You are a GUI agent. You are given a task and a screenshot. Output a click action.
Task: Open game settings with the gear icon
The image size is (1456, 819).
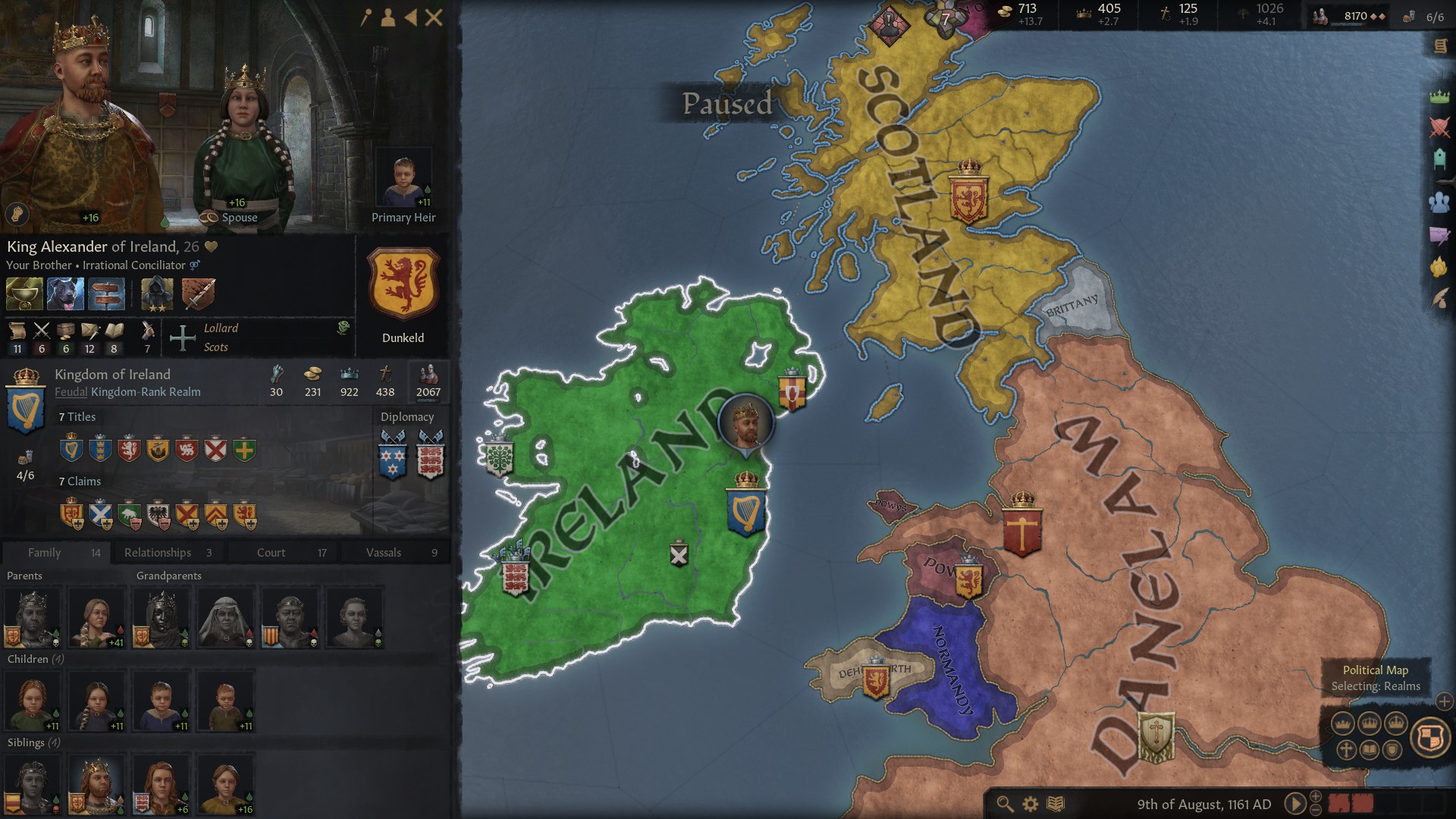[x=1030, y=802]
